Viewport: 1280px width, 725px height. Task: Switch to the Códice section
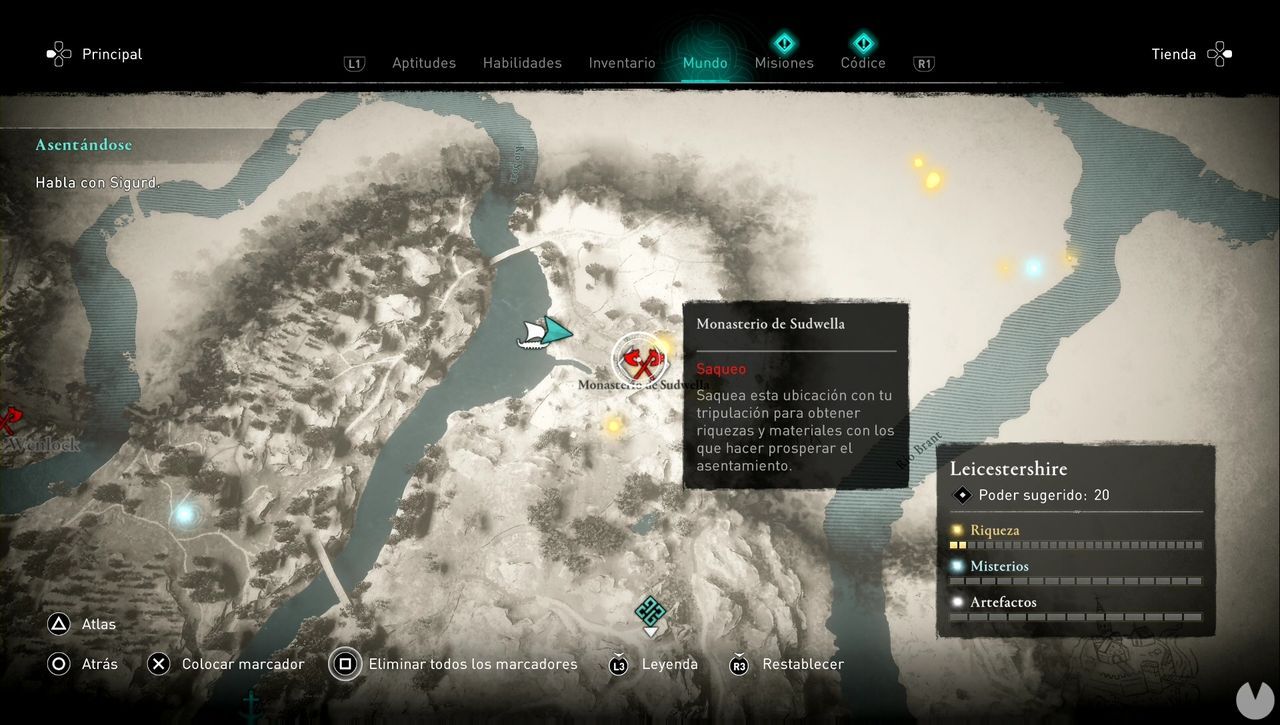862,62
